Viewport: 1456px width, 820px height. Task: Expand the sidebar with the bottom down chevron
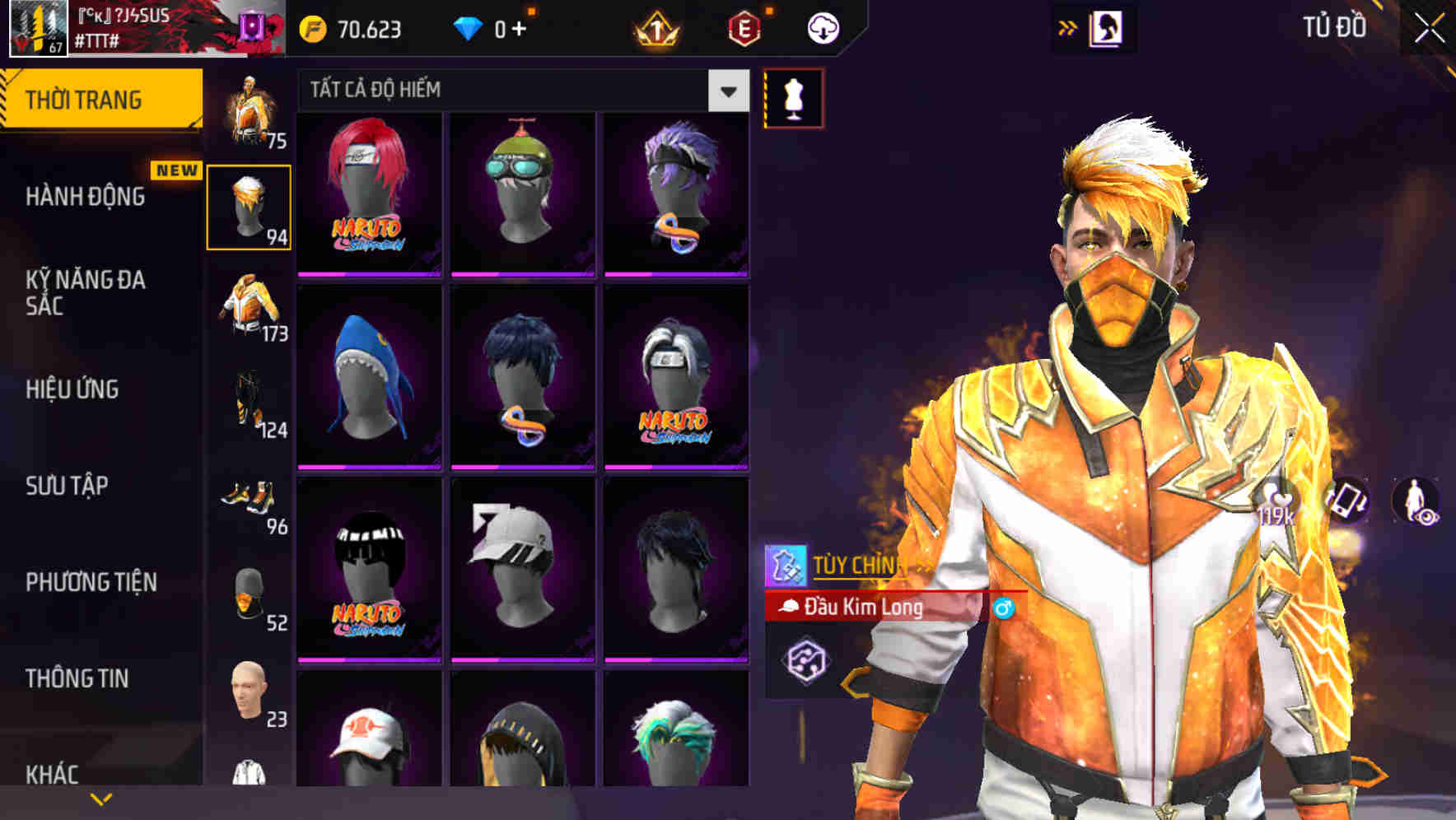coord(101,799)
